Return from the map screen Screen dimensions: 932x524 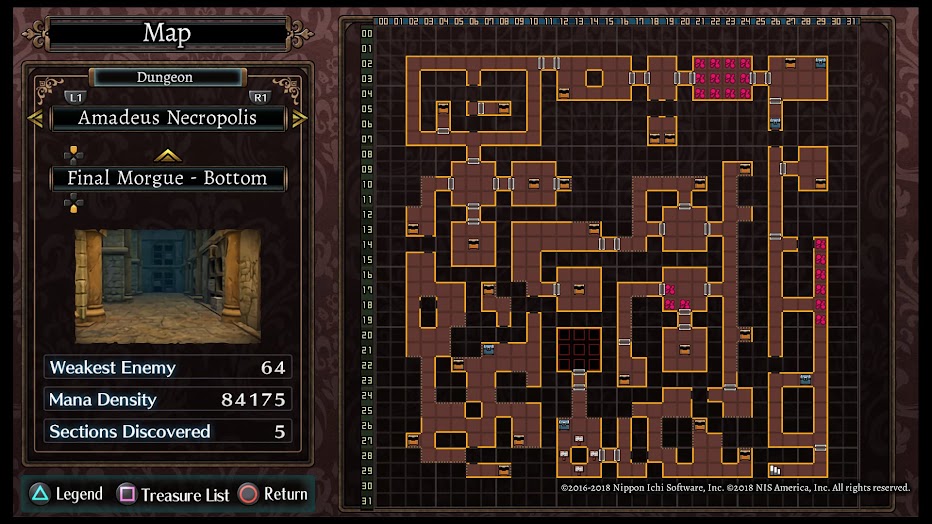[x=273, y=494]
